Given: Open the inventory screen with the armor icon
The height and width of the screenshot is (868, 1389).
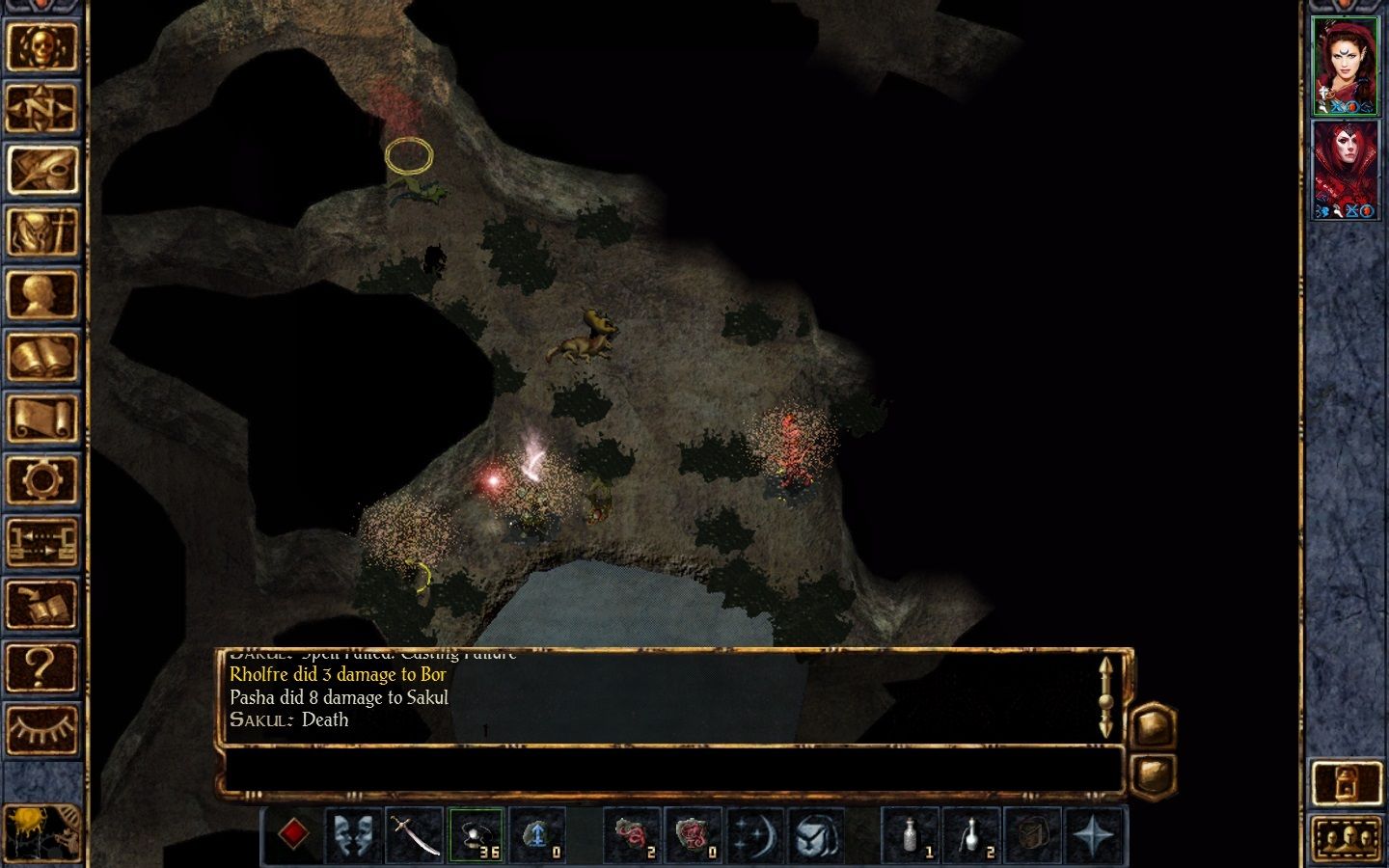Looking at the screenshot, I should (41, 232).
